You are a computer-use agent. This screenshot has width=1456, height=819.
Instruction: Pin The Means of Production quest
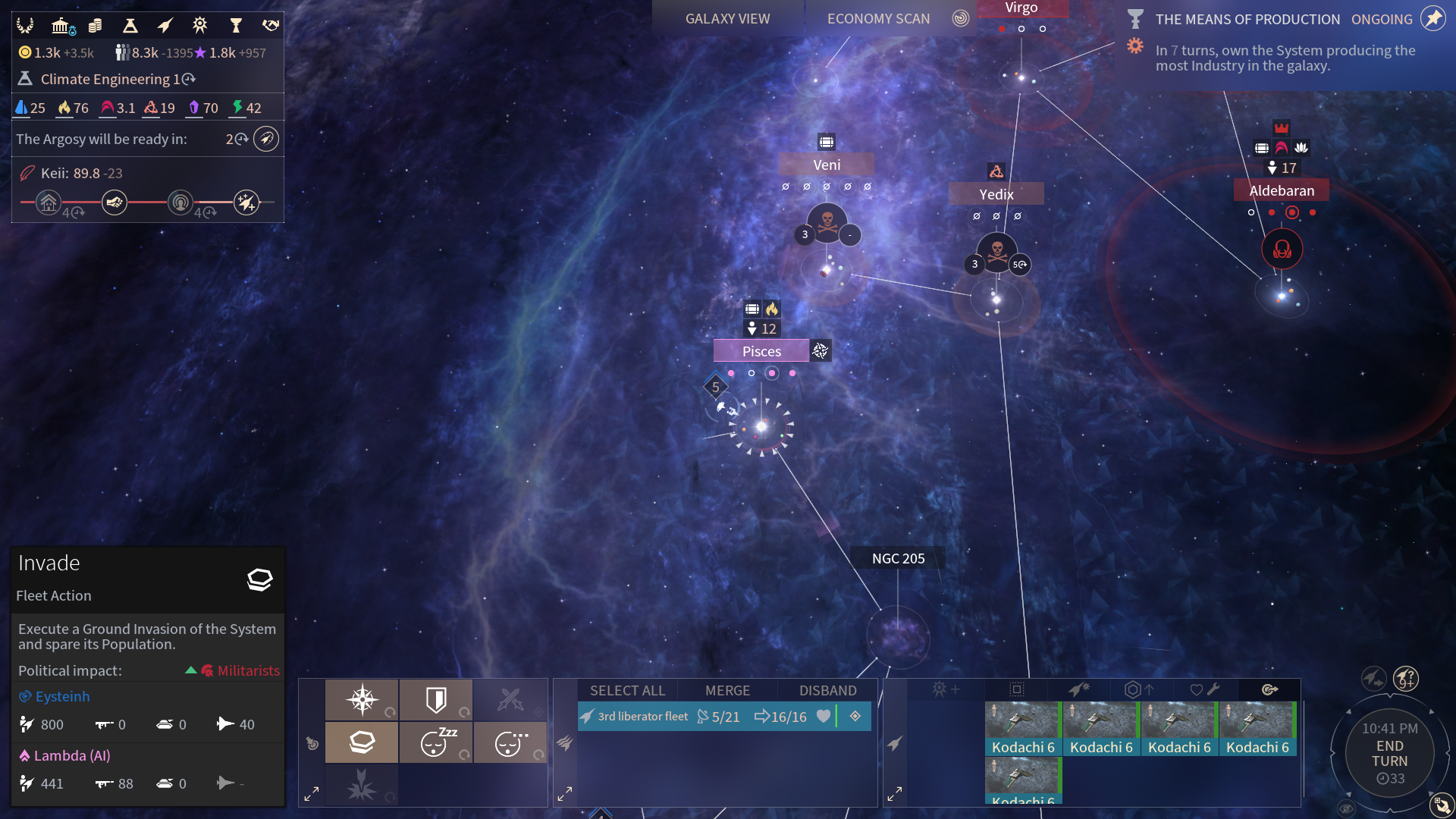point(1432,19)
